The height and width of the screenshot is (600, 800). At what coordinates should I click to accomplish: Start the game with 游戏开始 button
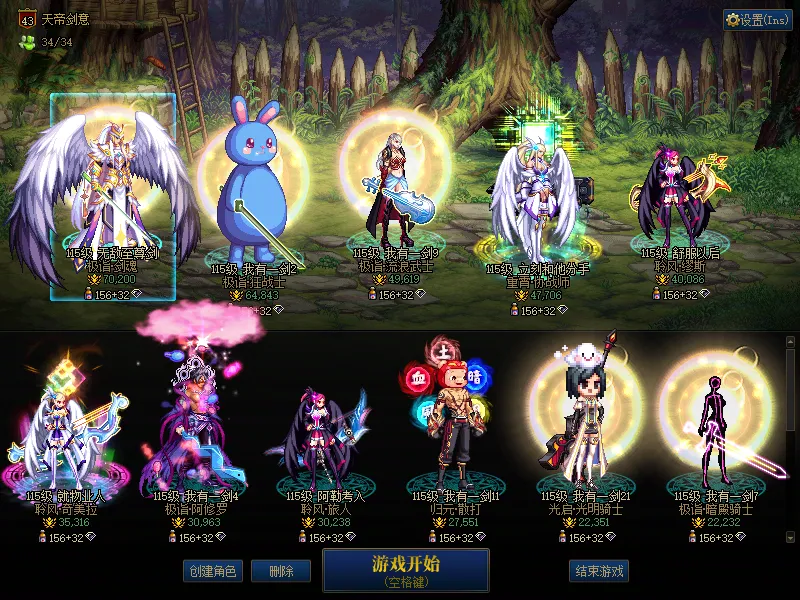405,571
